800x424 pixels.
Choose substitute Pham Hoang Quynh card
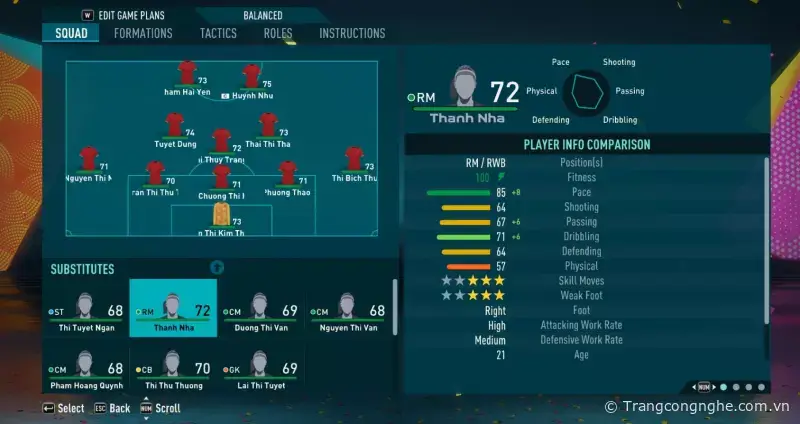(85, 369)
